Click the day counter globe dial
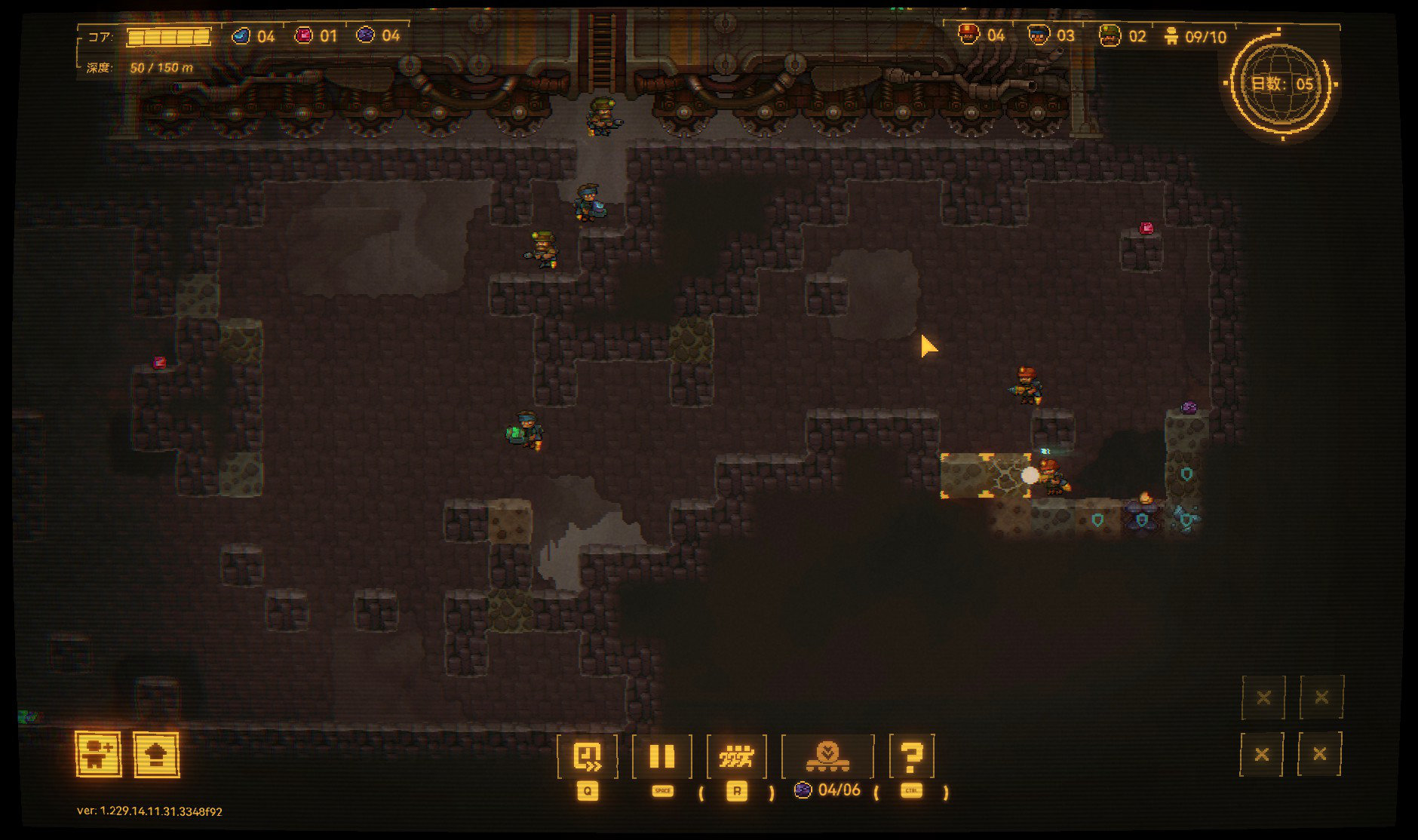 (x=1281, y=84)
